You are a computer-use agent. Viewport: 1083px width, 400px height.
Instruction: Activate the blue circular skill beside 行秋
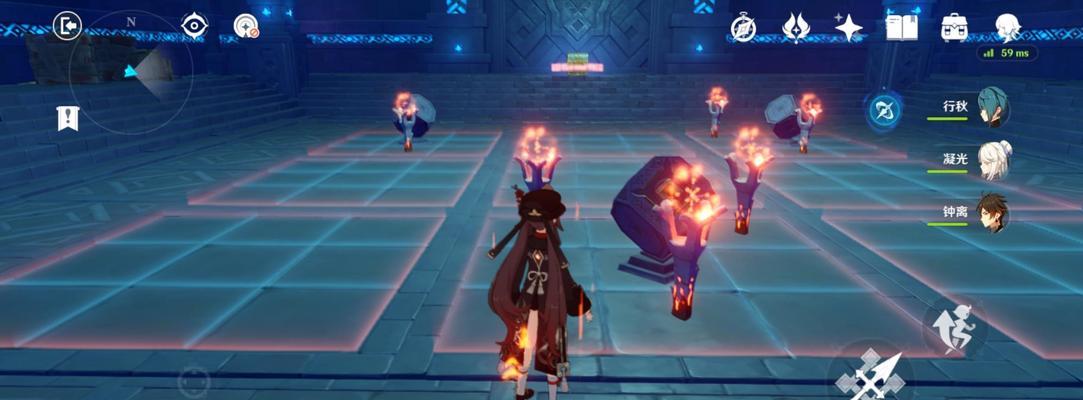[884, 110]
